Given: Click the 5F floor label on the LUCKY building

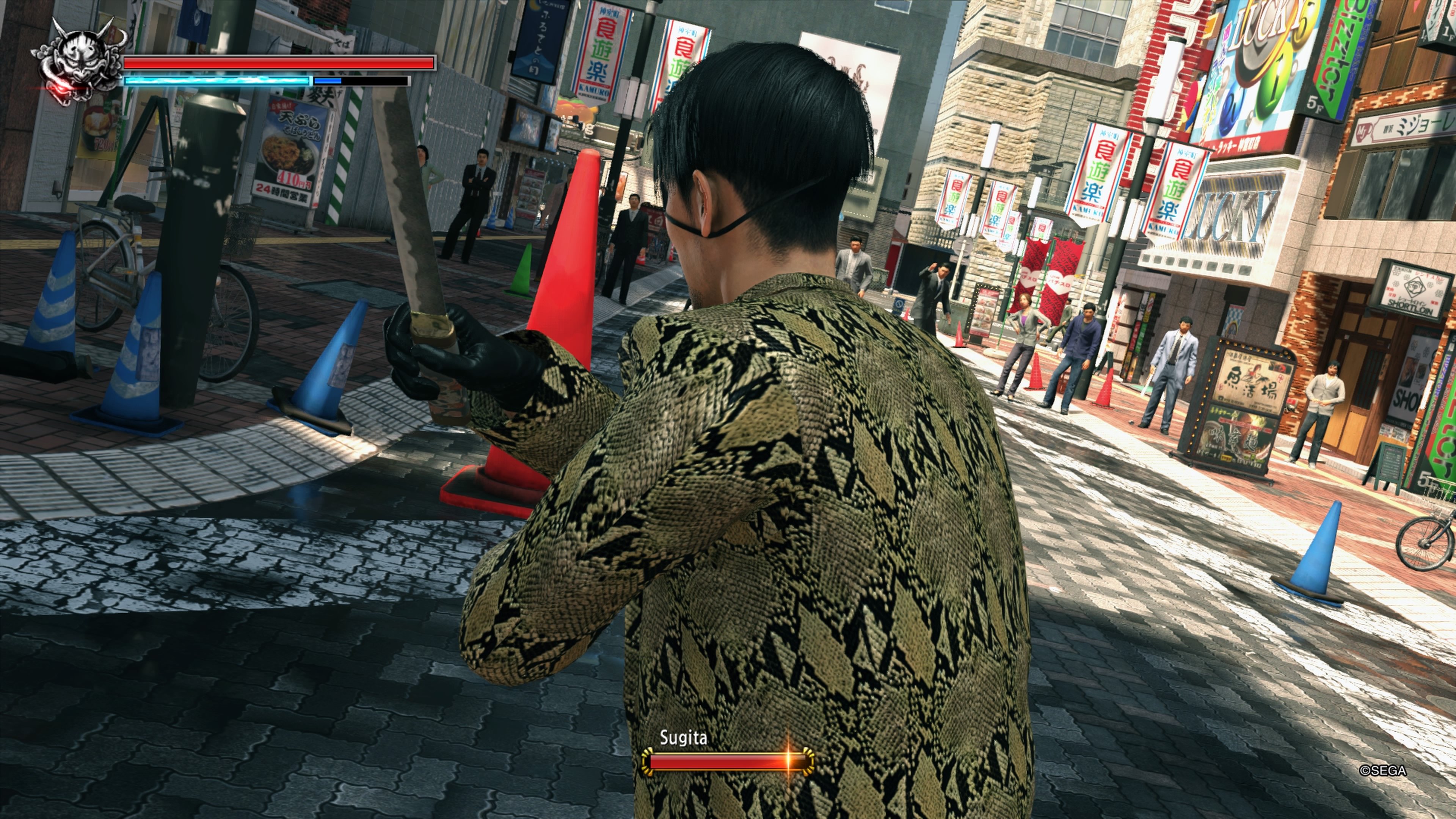Looking at the screenshot, I should tap(1316, 105).
